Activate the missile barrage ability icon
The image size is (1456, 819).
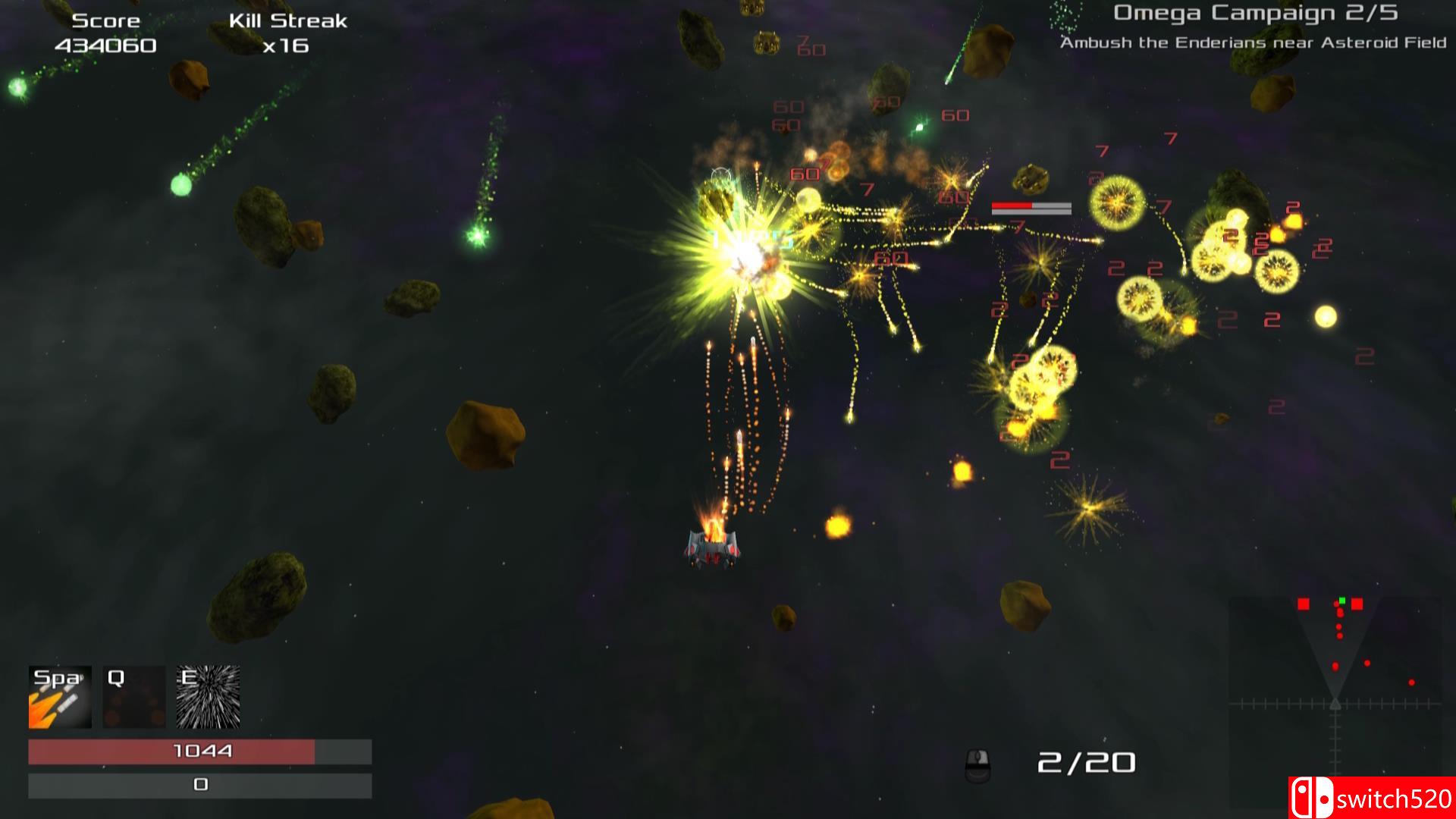(60, 697)
